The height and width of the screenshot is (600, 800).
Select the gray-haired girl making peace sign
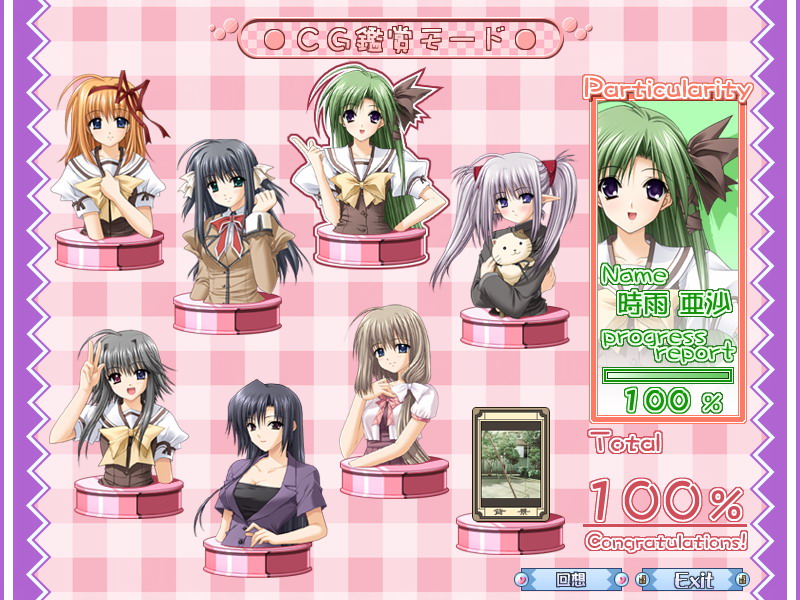click(x=125, y=410)
